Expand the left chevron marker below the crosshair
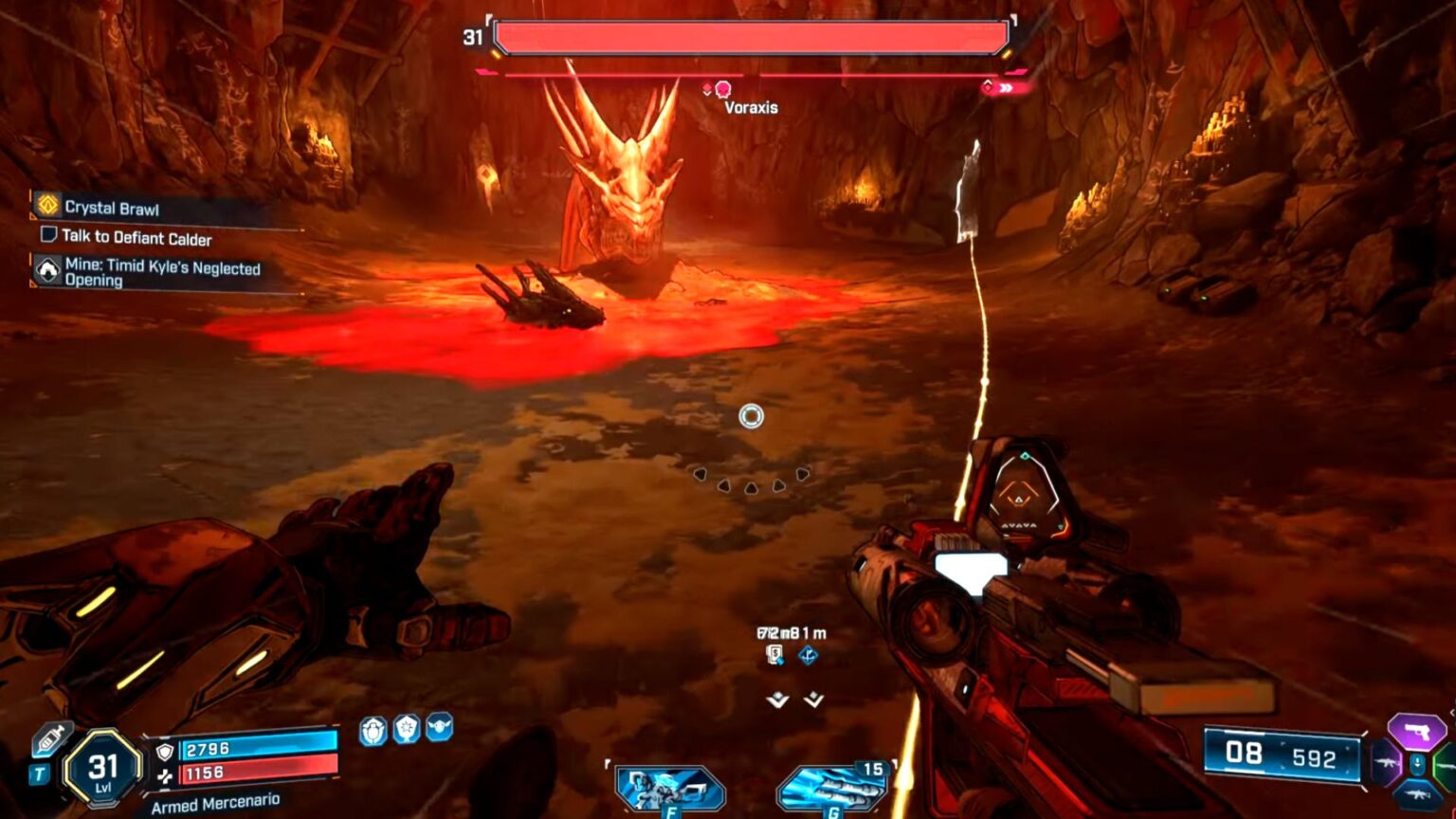 coord(775,701)
